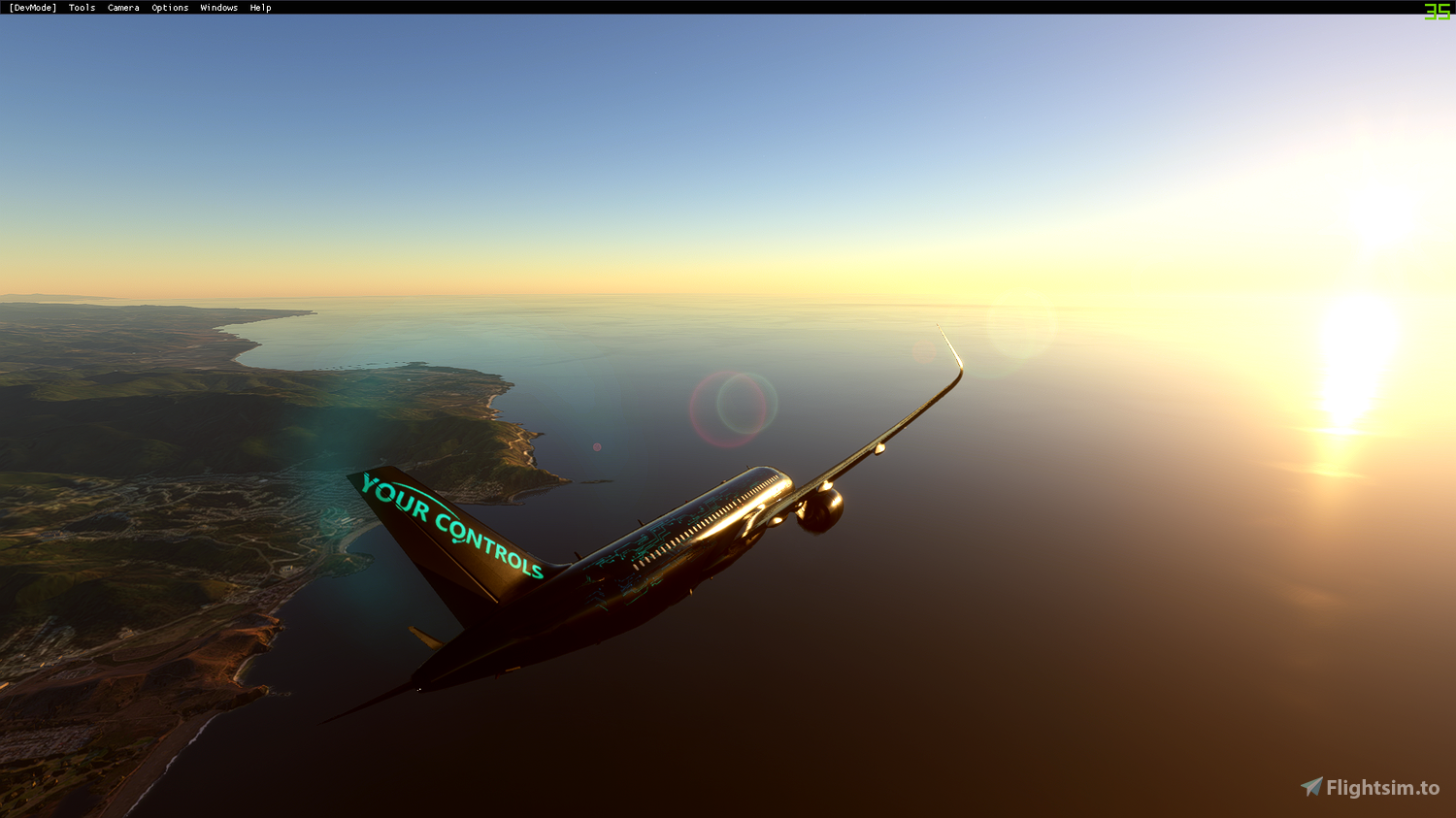Click the YOUR CONTROLS text on the tail
The image size is (1456, 818).
pyautogui.click(x=448, y=524)
